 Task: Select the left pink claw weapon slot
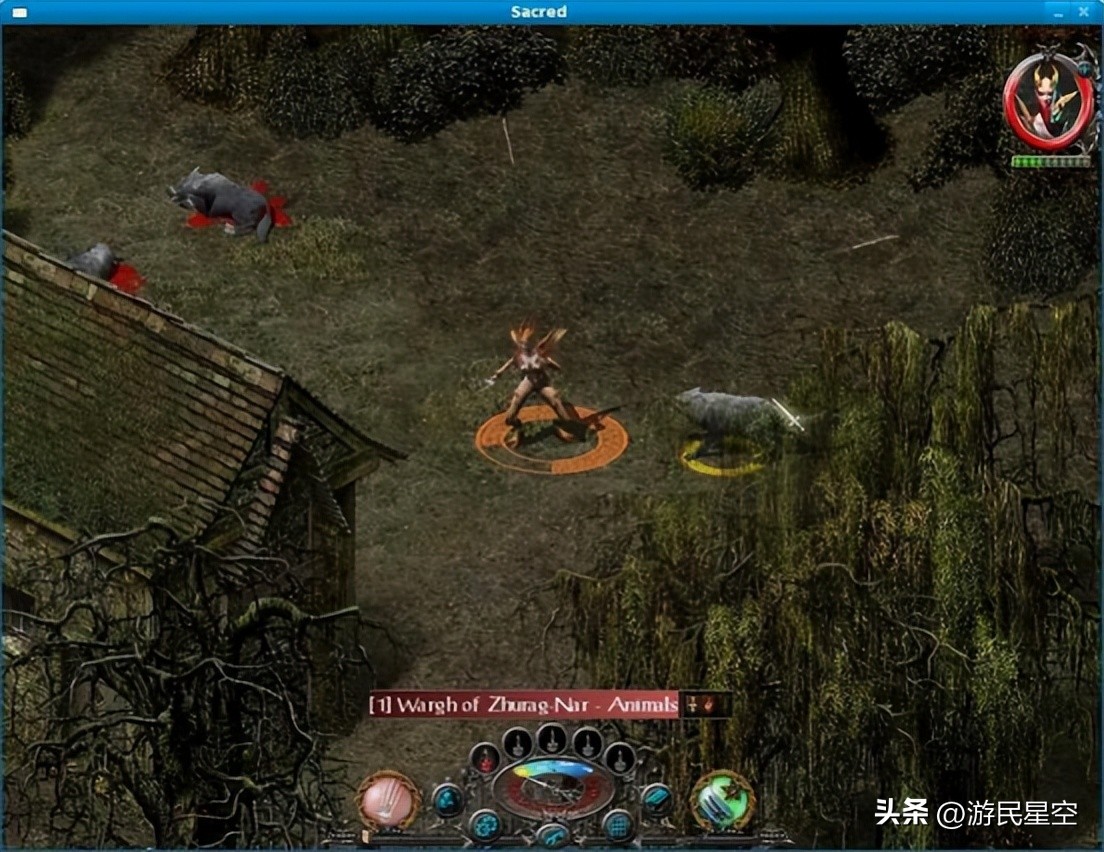pos(388,800)
